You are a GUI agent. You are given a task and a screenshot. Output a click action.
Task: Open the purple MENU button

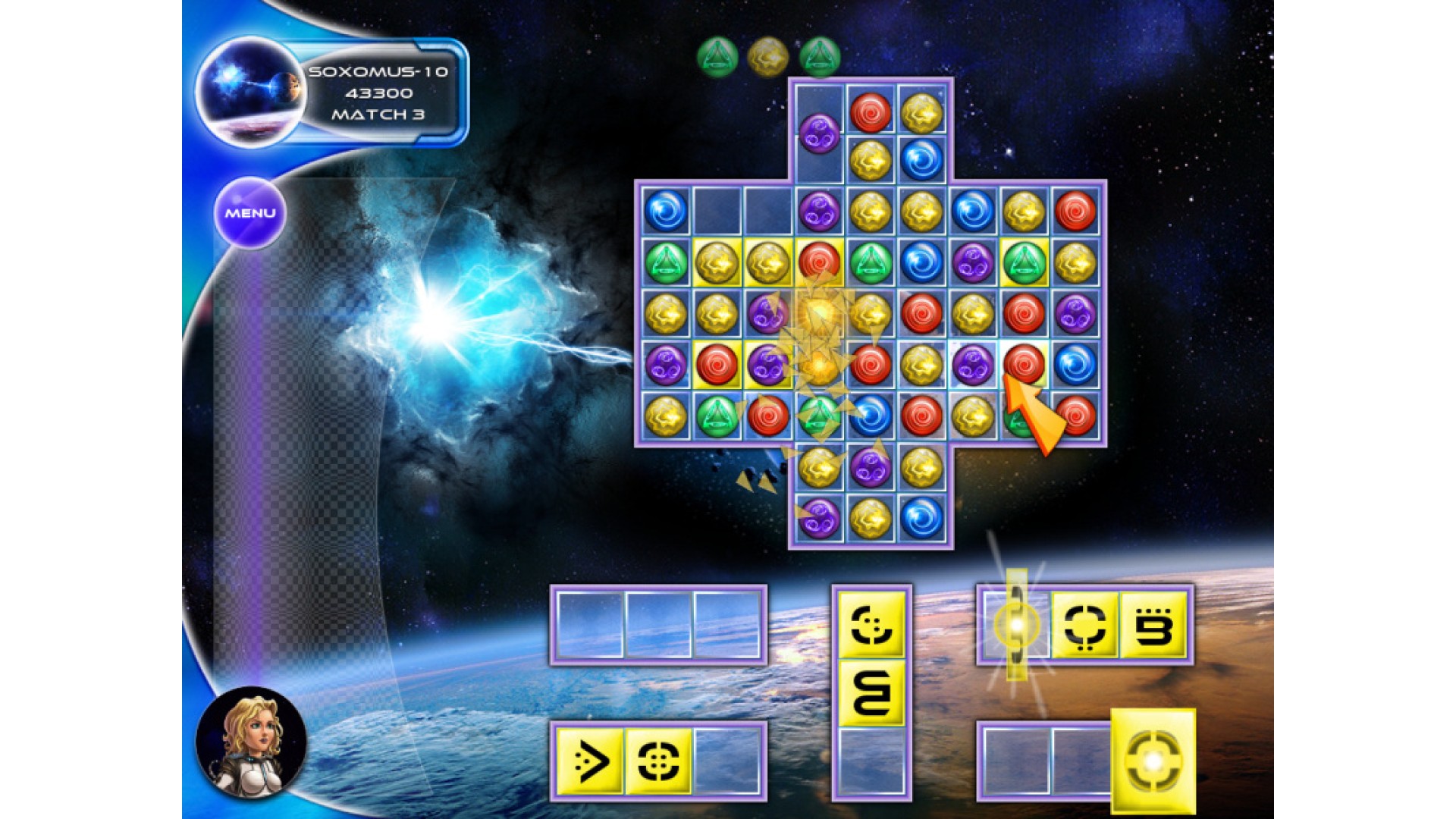click(249, 213)
